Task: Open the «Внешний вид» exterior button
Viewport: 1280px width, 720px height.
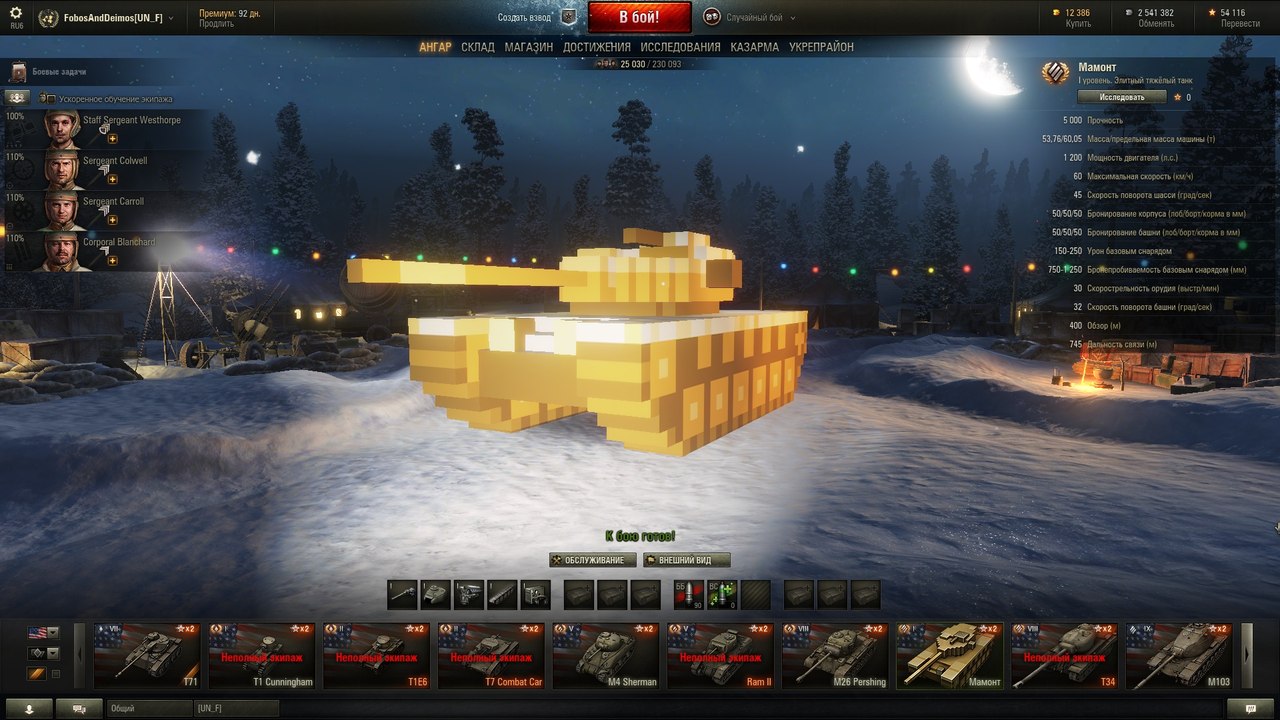Action: [686, 560]
